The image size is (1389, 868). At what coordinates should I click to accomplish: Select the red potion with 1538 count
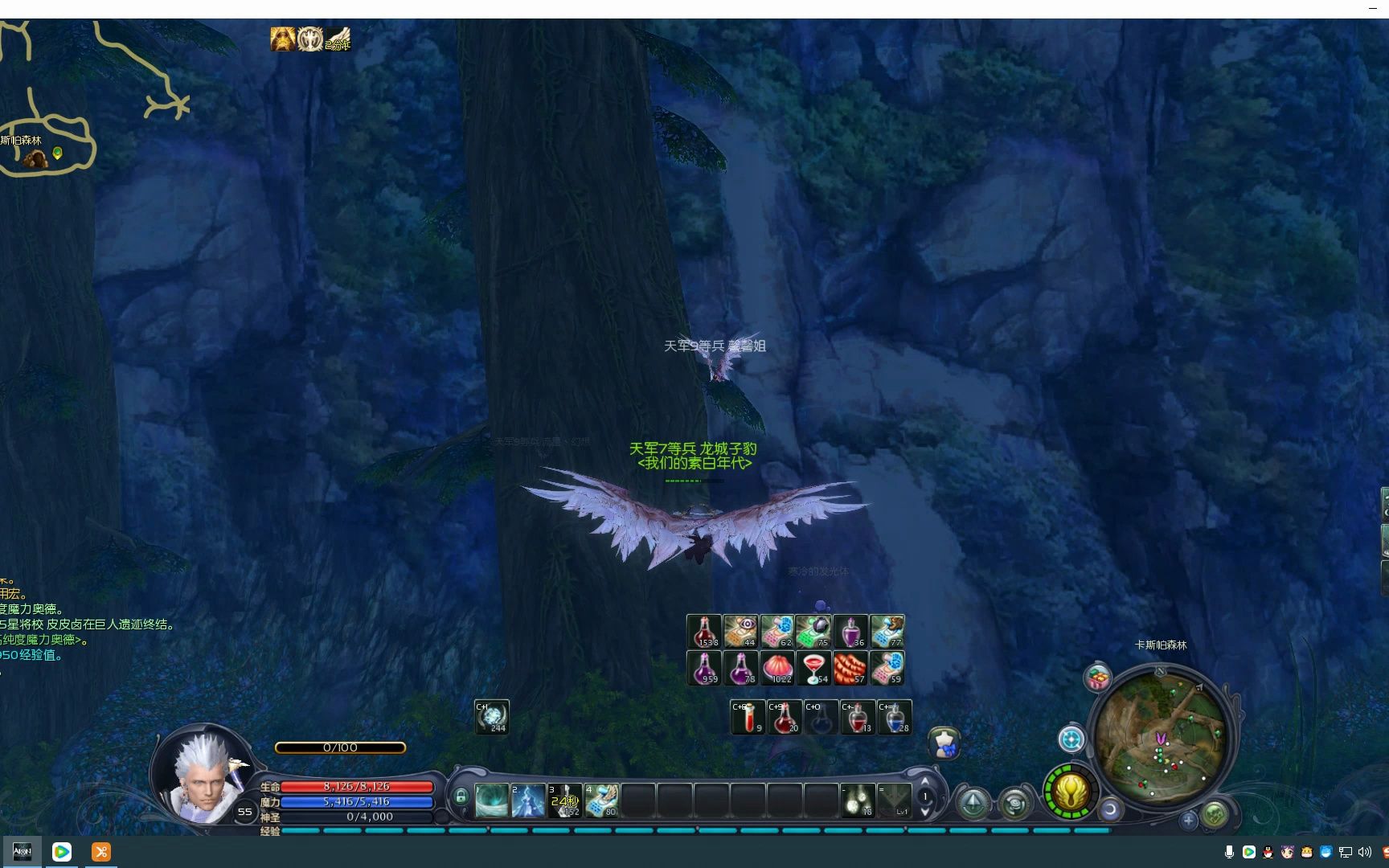(704, 632)
